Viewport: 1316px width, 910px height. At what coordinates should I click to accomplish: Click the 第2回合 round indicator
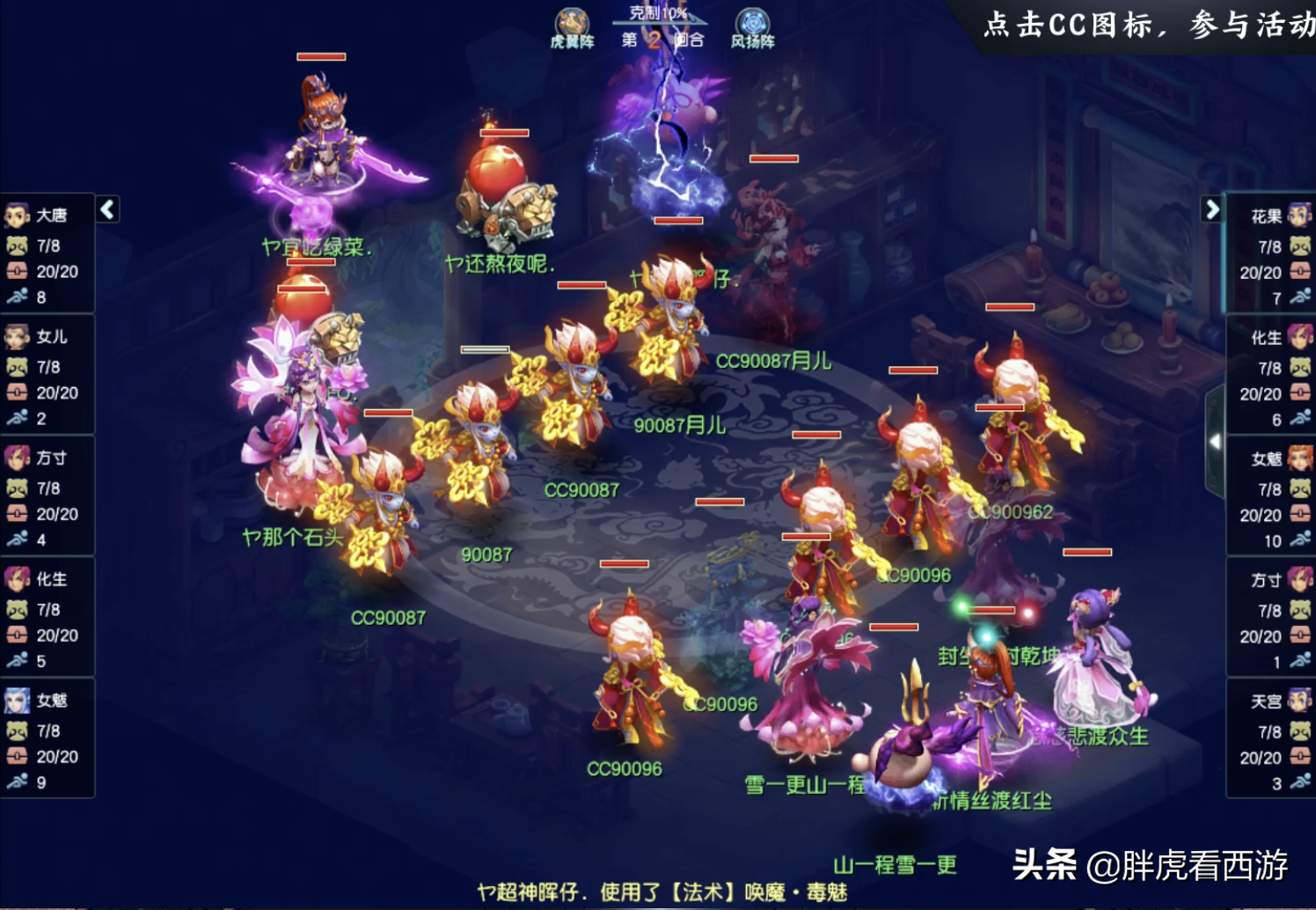661,39
